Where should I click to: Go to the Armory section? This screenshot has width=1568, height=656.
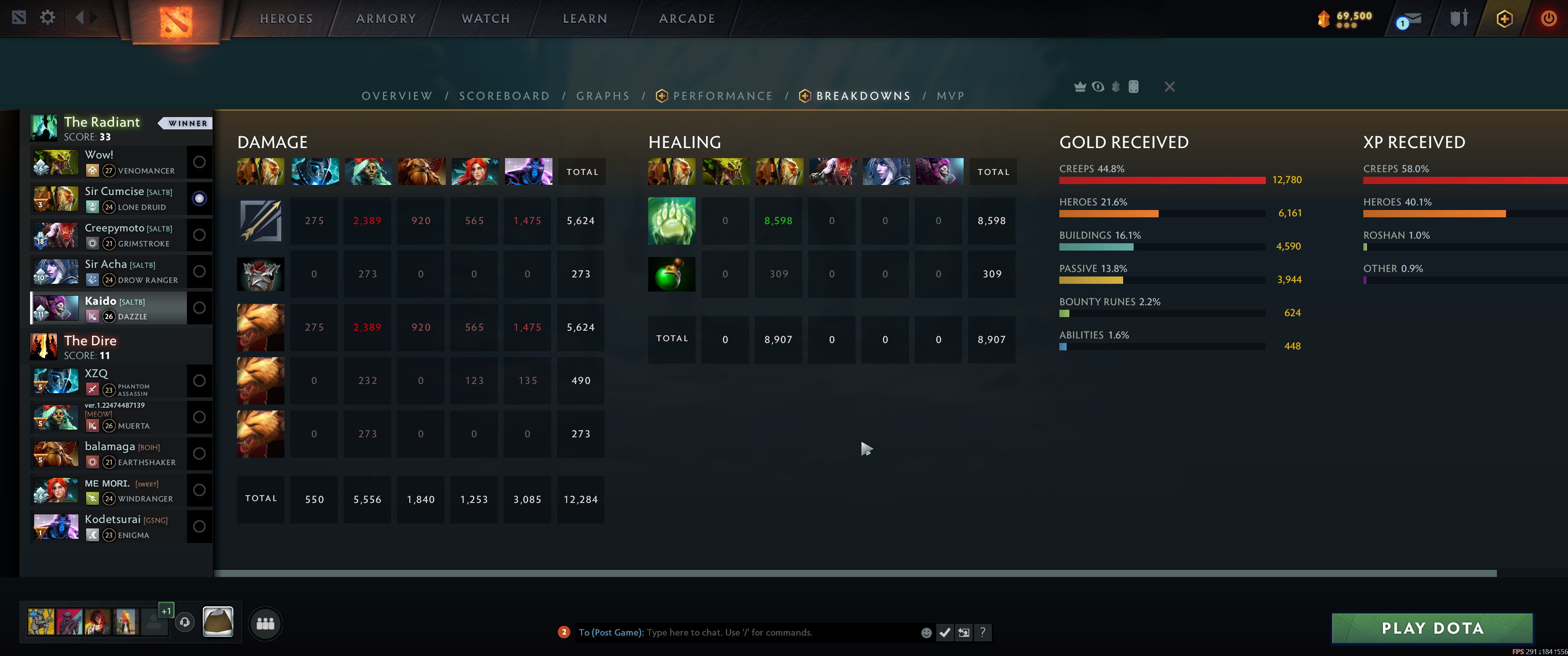[385, 19]
